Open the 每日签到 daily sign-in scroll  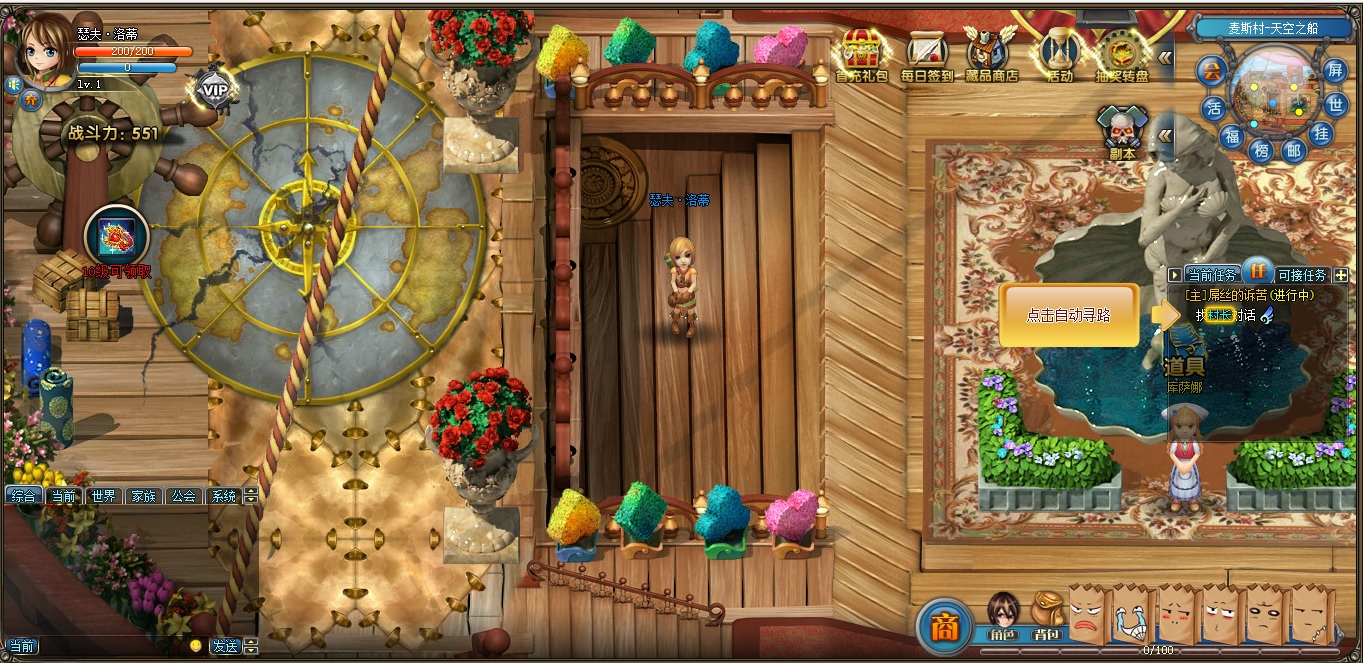[926, 54]
